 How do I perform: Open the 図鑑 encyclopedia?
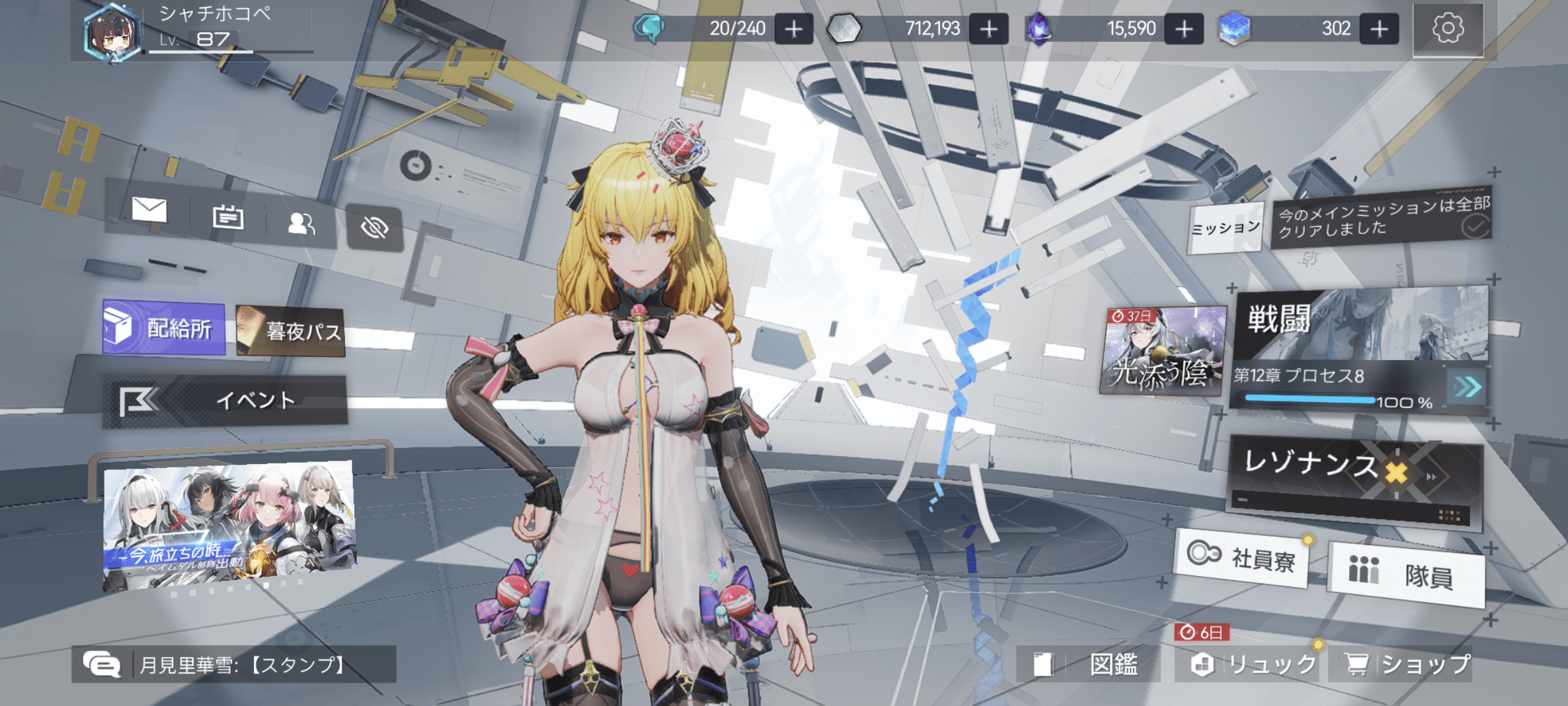coord(1087,665)
